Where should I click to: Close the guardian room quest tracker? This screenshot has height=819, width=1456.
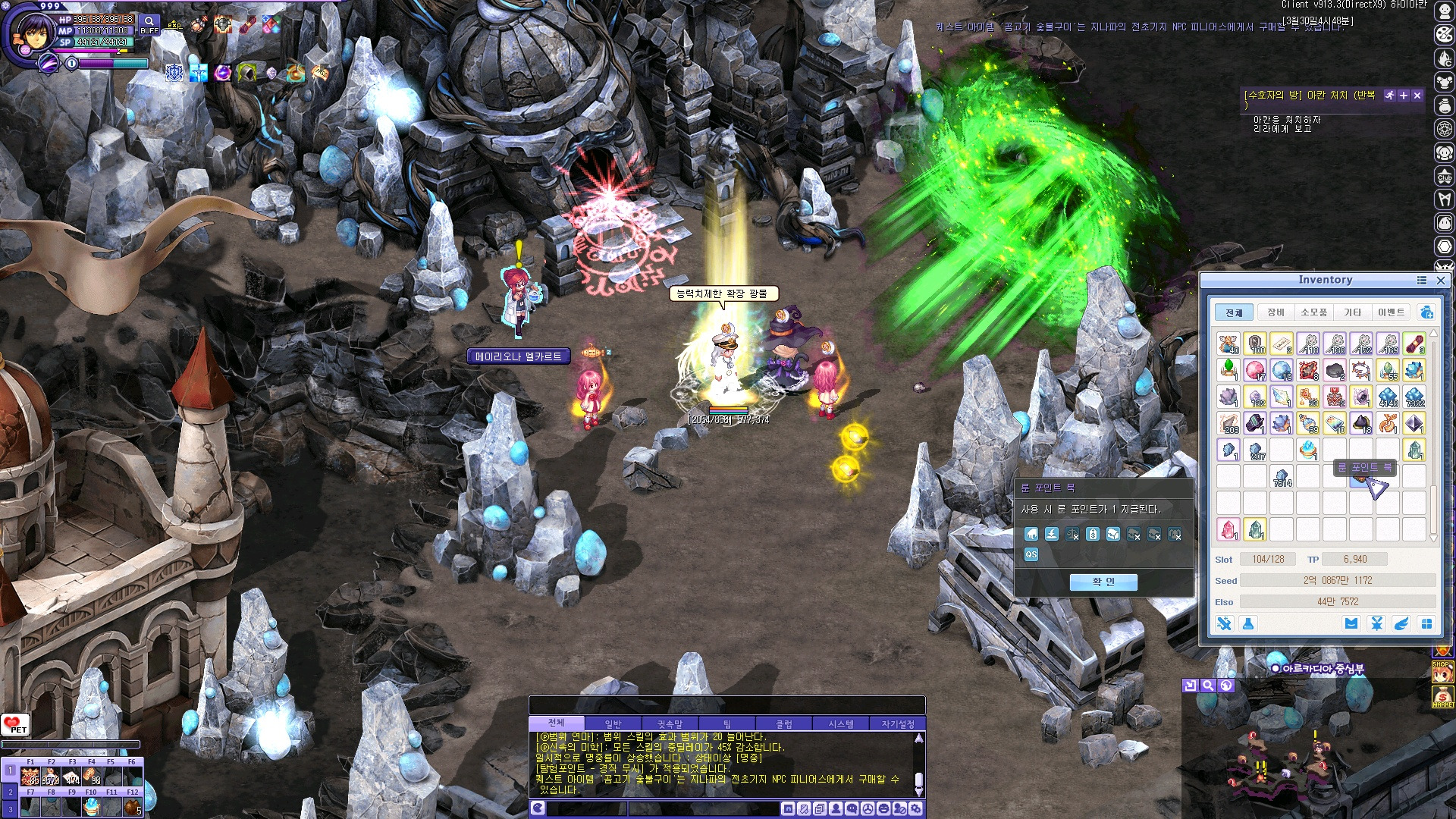pyautogui.click(x=1417, y=96)
